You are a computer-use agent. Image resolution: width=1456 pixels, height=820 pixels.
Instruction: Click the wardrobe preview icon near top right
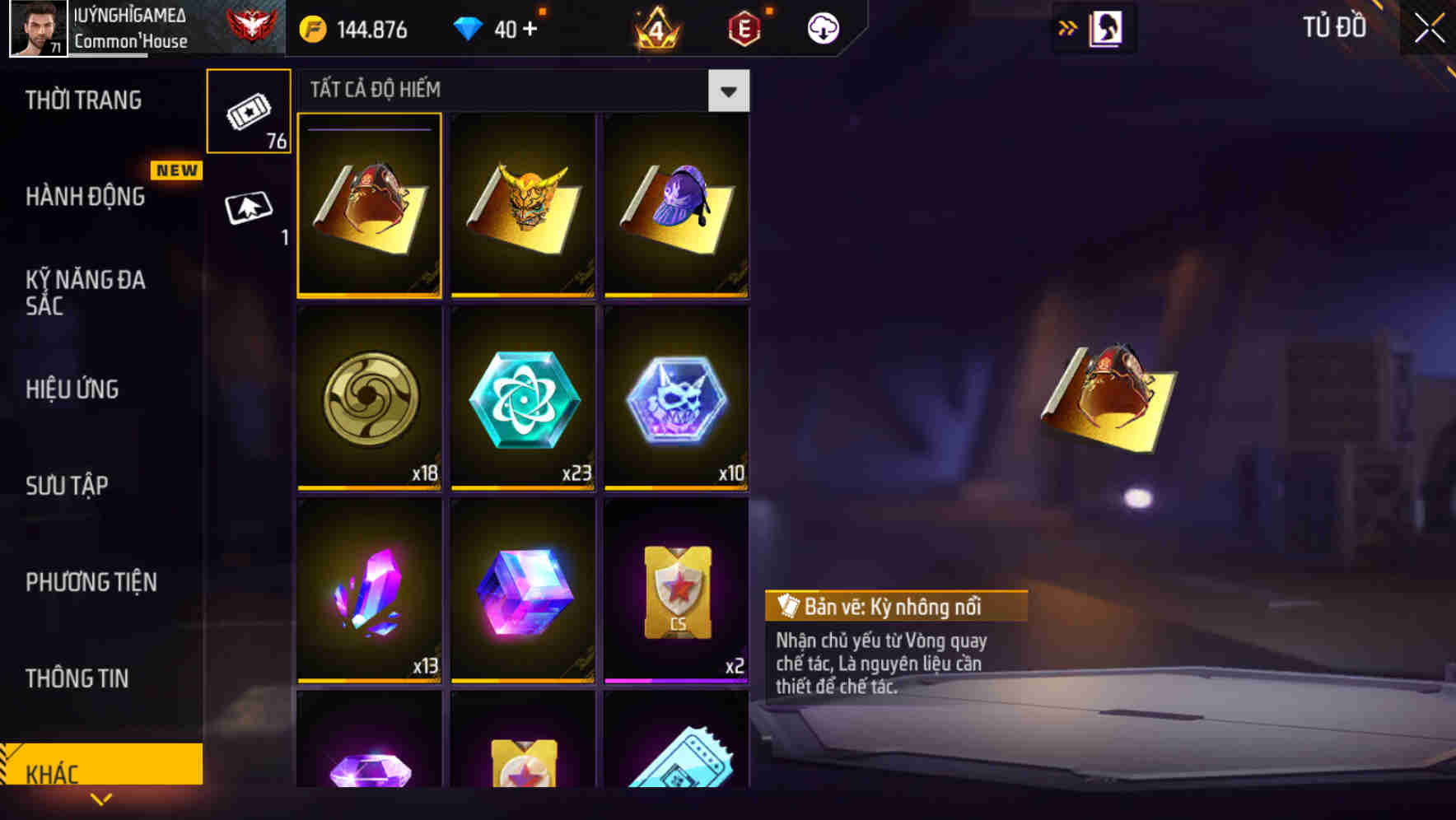(1104, 26)
